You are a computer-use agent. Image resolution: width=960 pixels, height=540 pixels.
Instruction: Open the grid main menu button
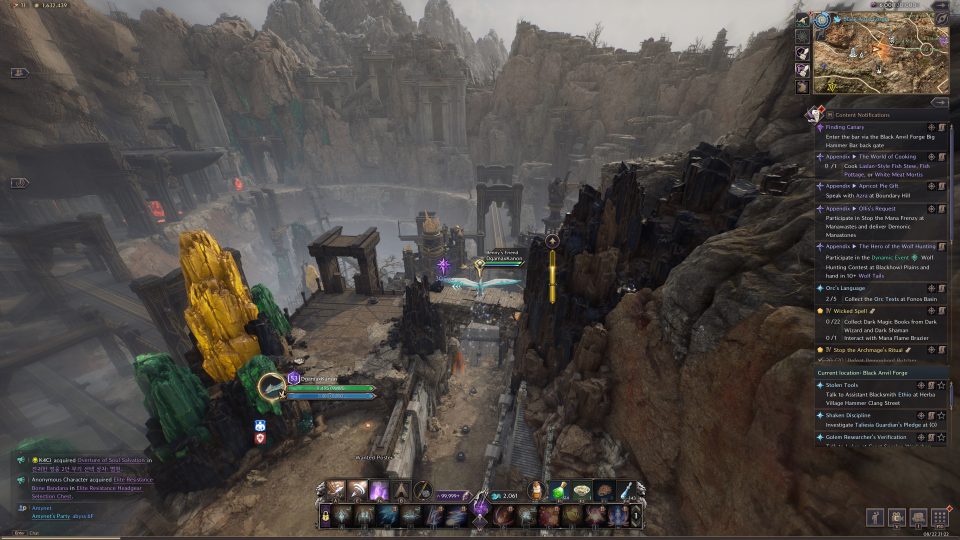[x=939, y=517]
